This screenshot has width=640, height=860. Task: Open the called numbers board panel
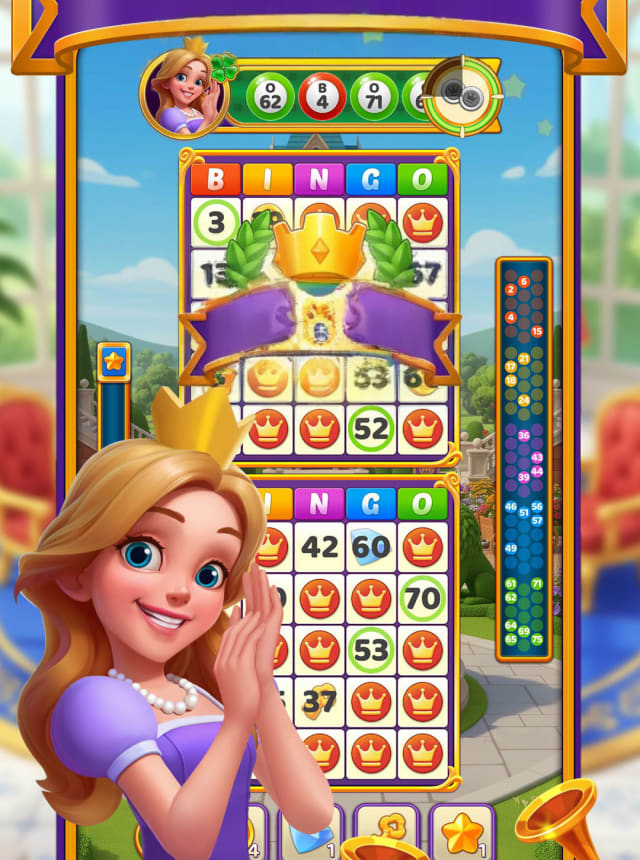click(524, 458)
